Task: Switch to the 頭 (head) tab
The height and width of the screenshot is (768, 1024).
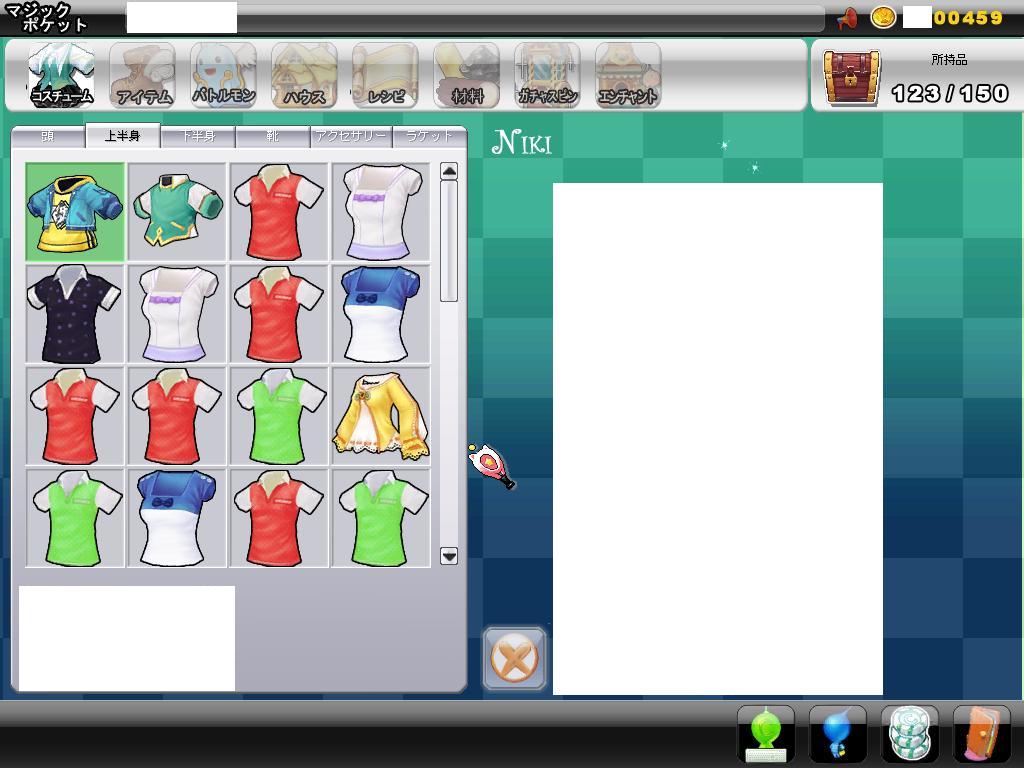Action: (48, 136)
